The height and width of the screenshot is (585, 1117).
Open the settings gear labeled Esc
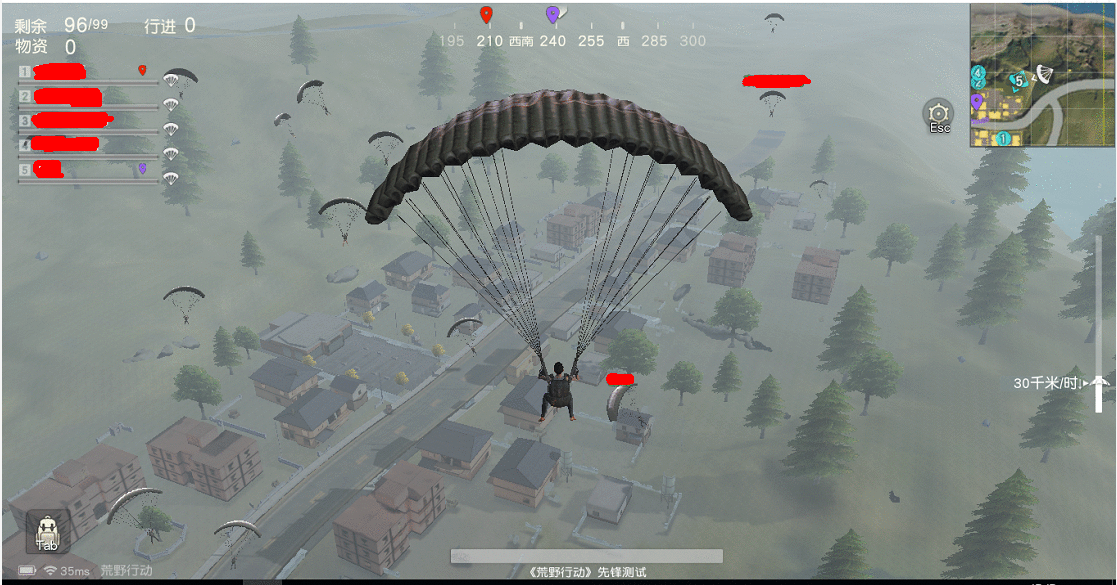(x=939, y=115)
